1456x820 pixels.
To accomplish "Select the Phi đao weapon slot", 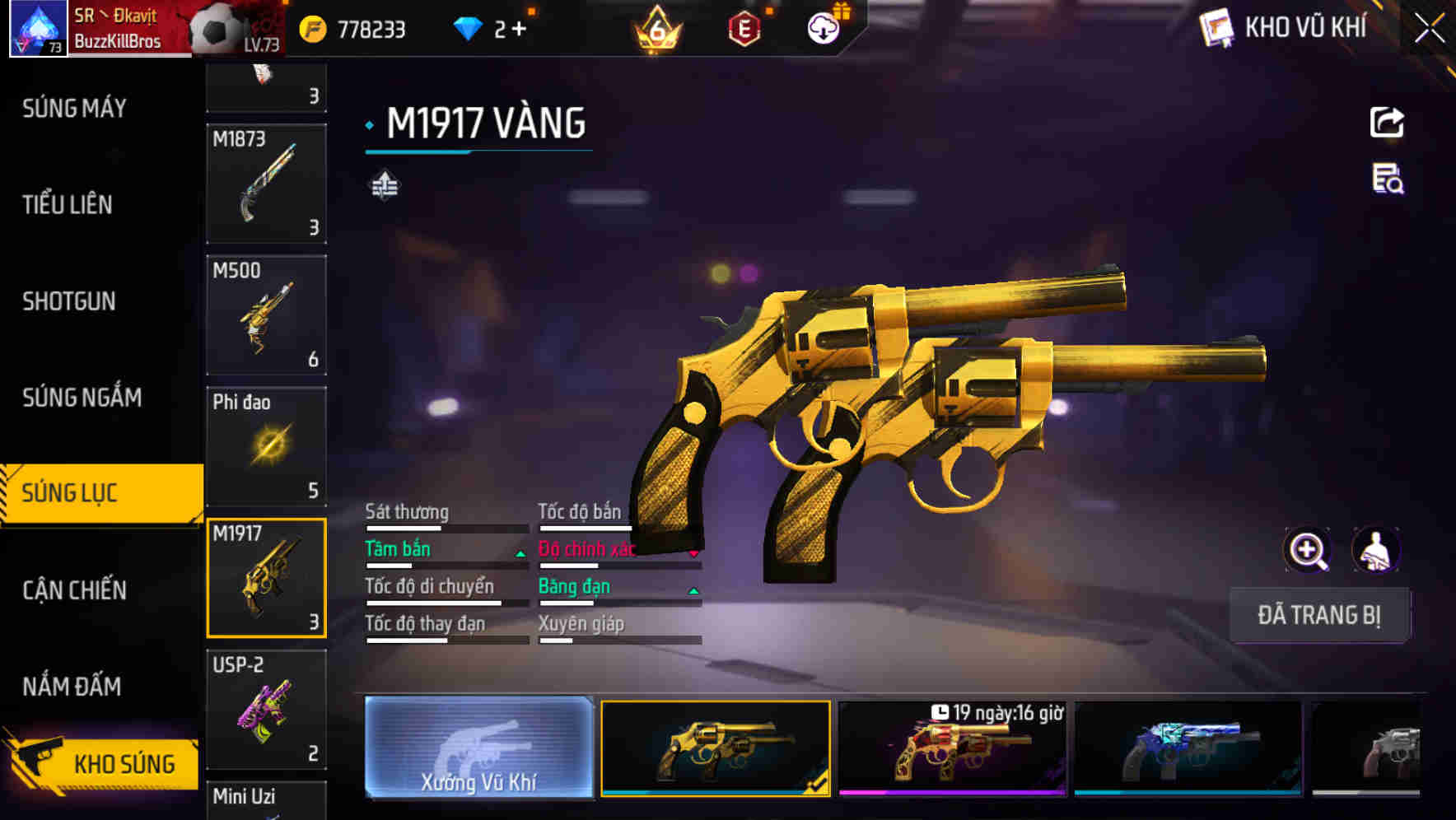I will (x=266, y=446).
